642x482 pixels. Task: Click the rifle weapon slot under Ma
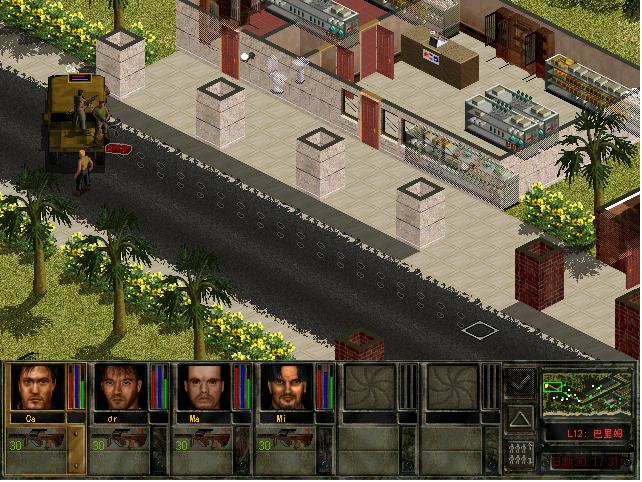tap(213, 439)
